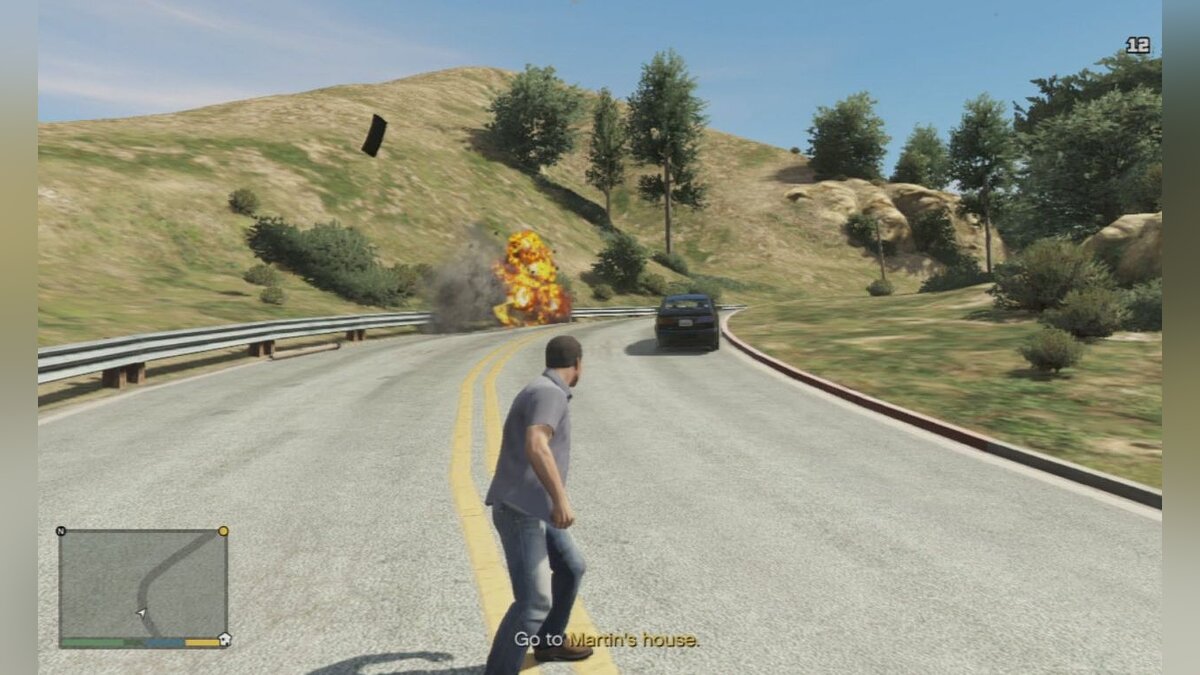
Task: Select the white player arrow on minimap
Action: coord(141,612)
